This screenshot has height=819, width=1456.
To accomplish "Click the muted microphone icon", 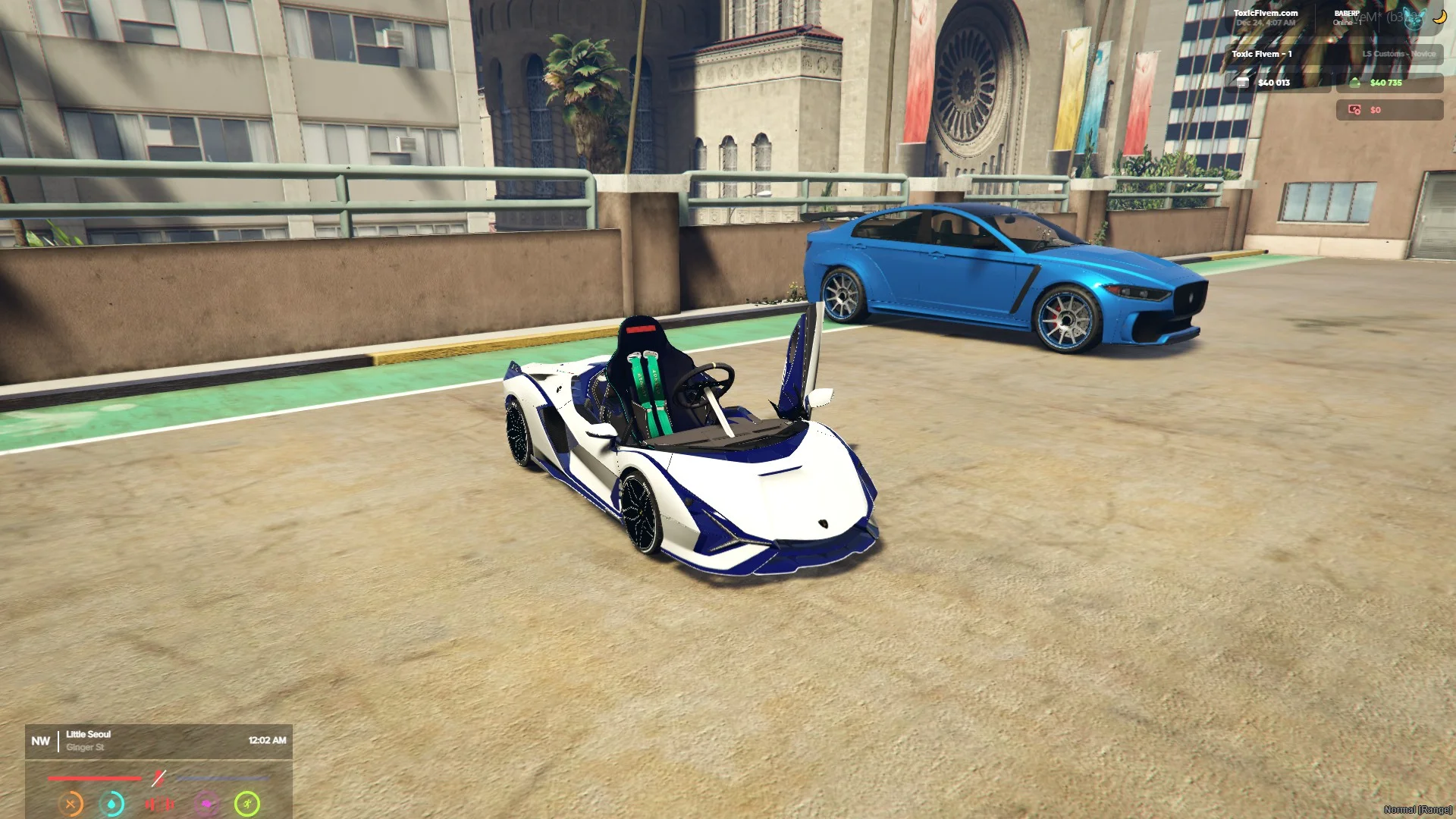I will pos(158,778).
